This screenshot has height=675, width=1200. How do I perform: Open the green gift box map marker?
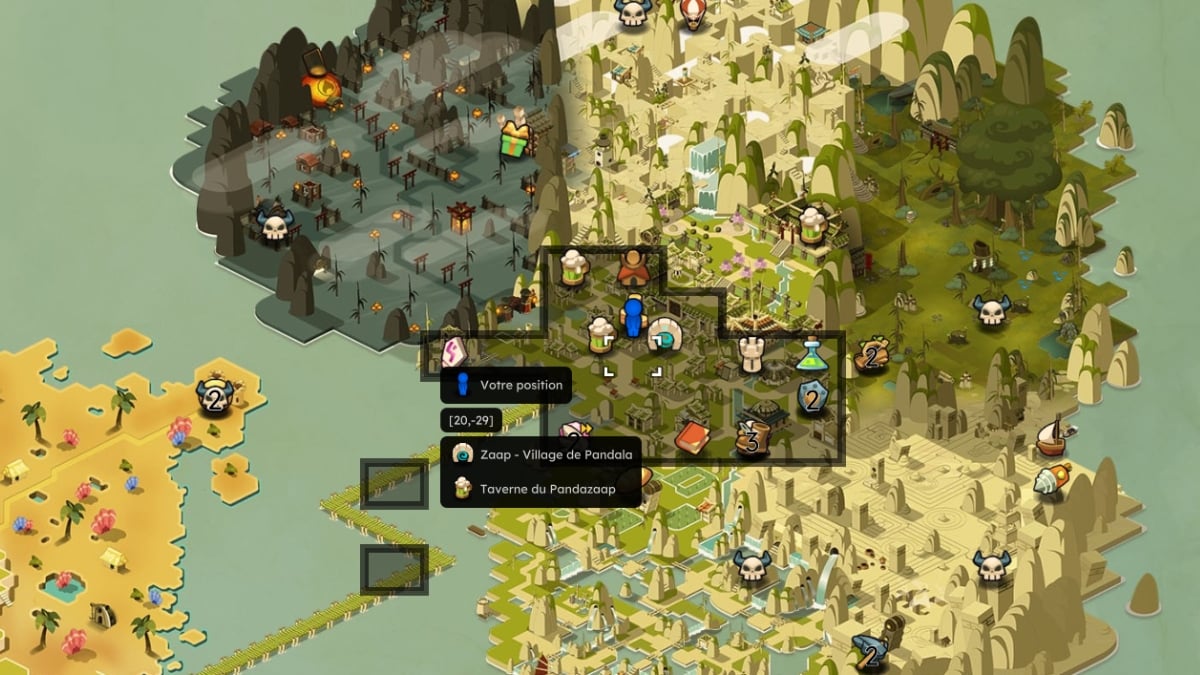(x=516, y=138)
